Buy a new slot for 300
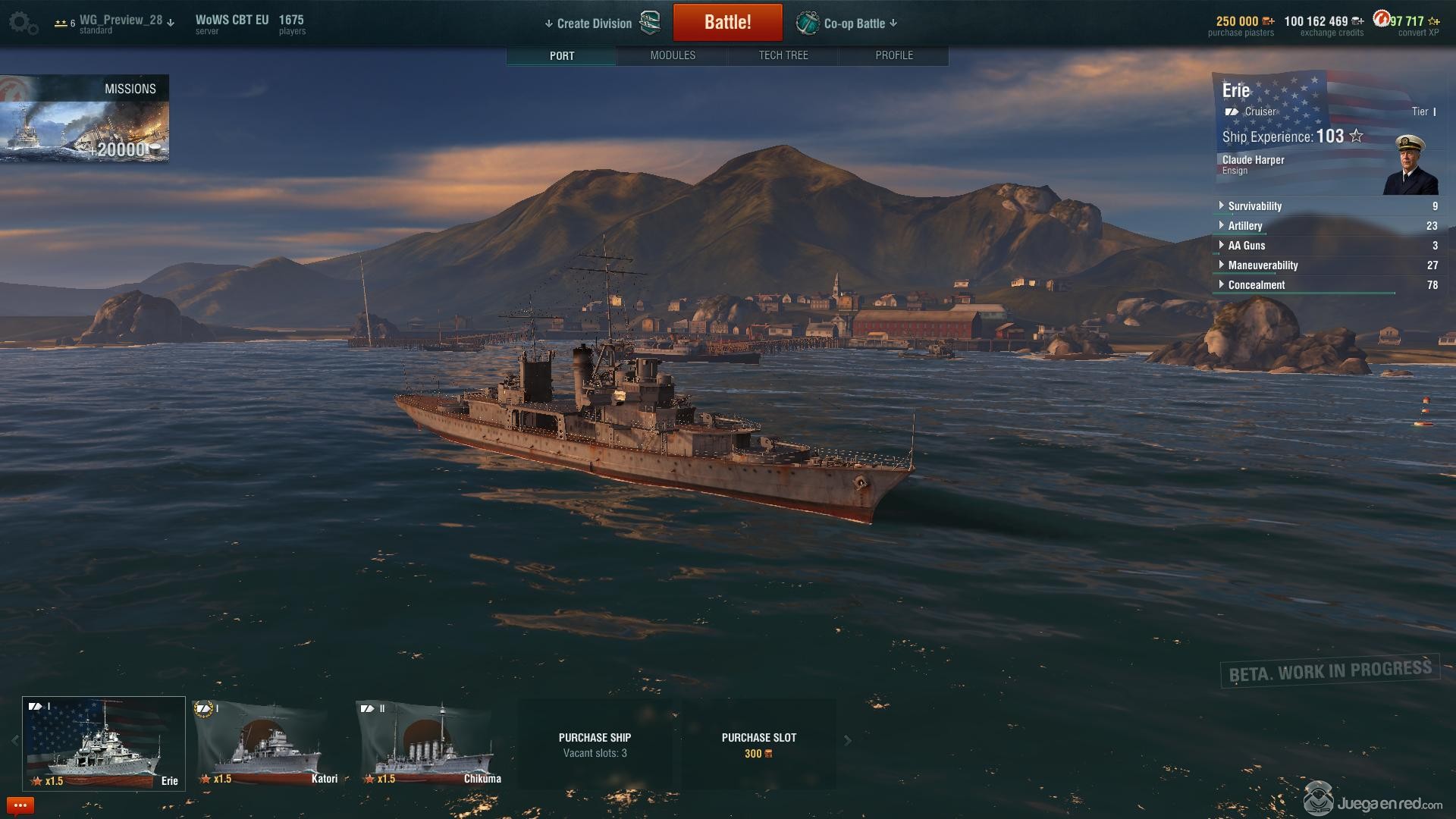The width and height of the screenshot is (1456, 819). (758, 745)
